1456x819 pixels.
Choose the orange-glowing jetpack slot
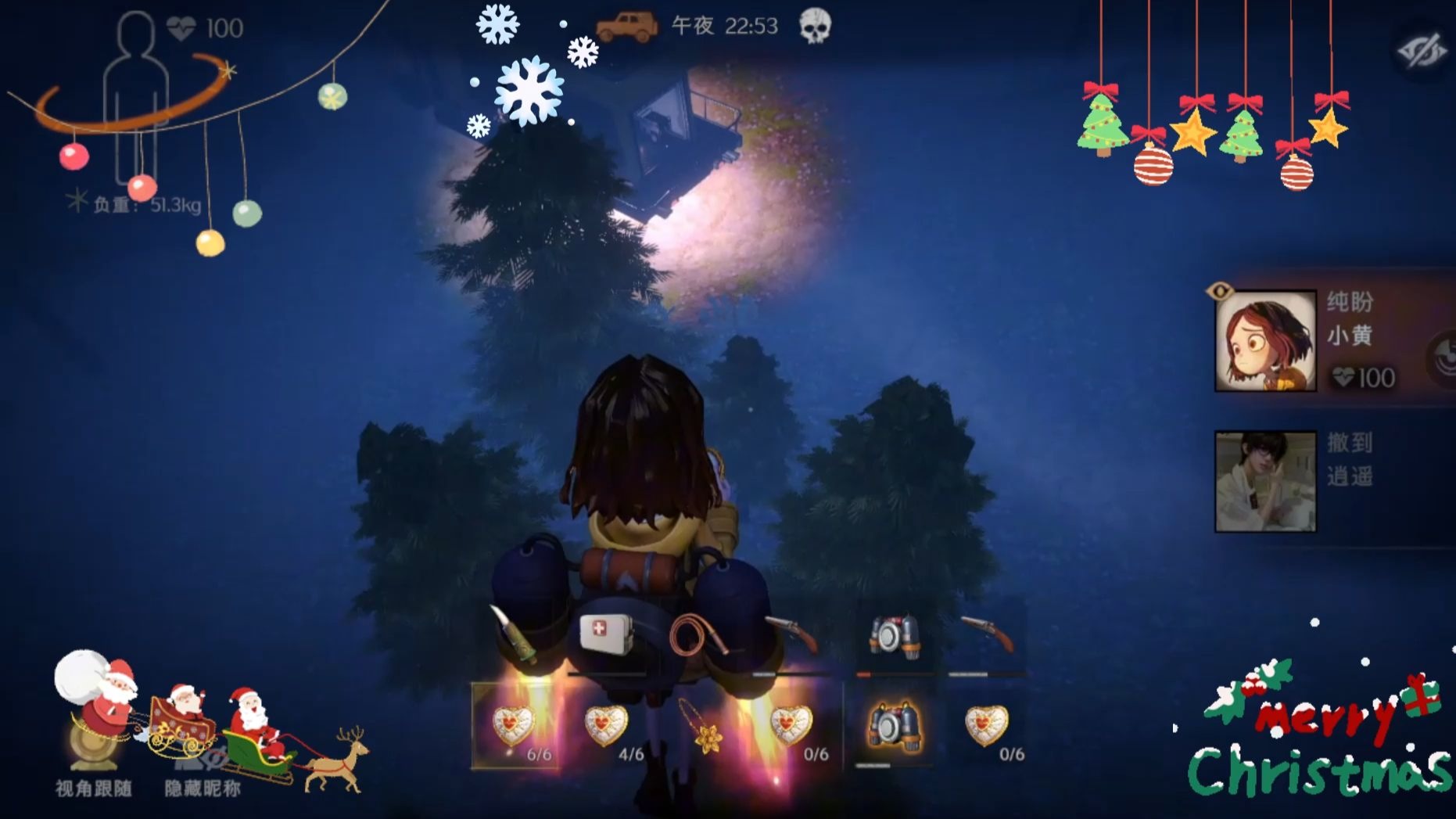click(893, 727)
